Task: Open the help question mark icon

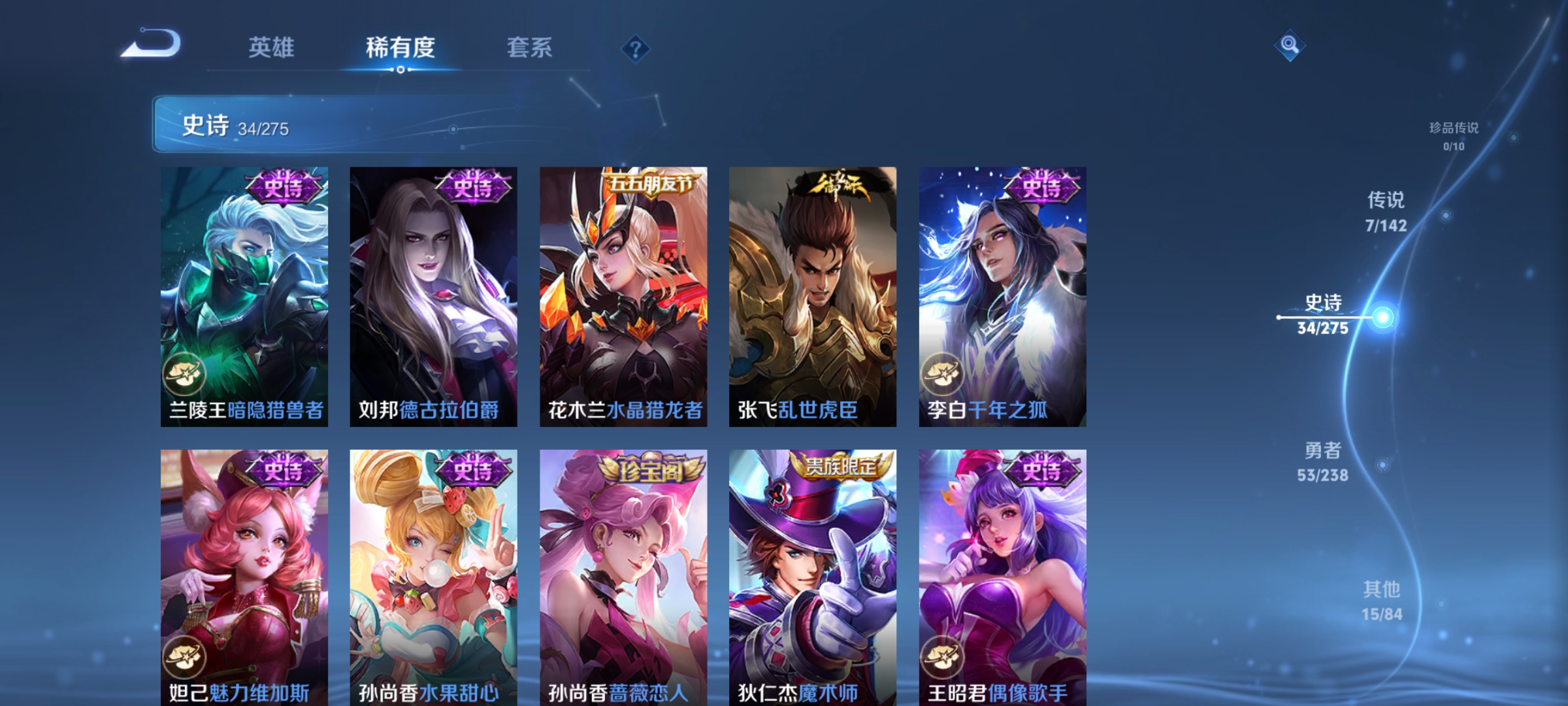Action: pos(635,49)
